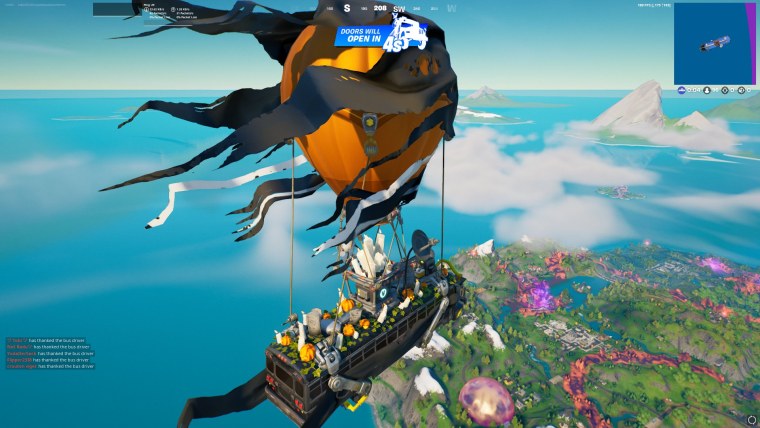Click the players remaining icon
760x428 pixels.
[x=706, y=91]
